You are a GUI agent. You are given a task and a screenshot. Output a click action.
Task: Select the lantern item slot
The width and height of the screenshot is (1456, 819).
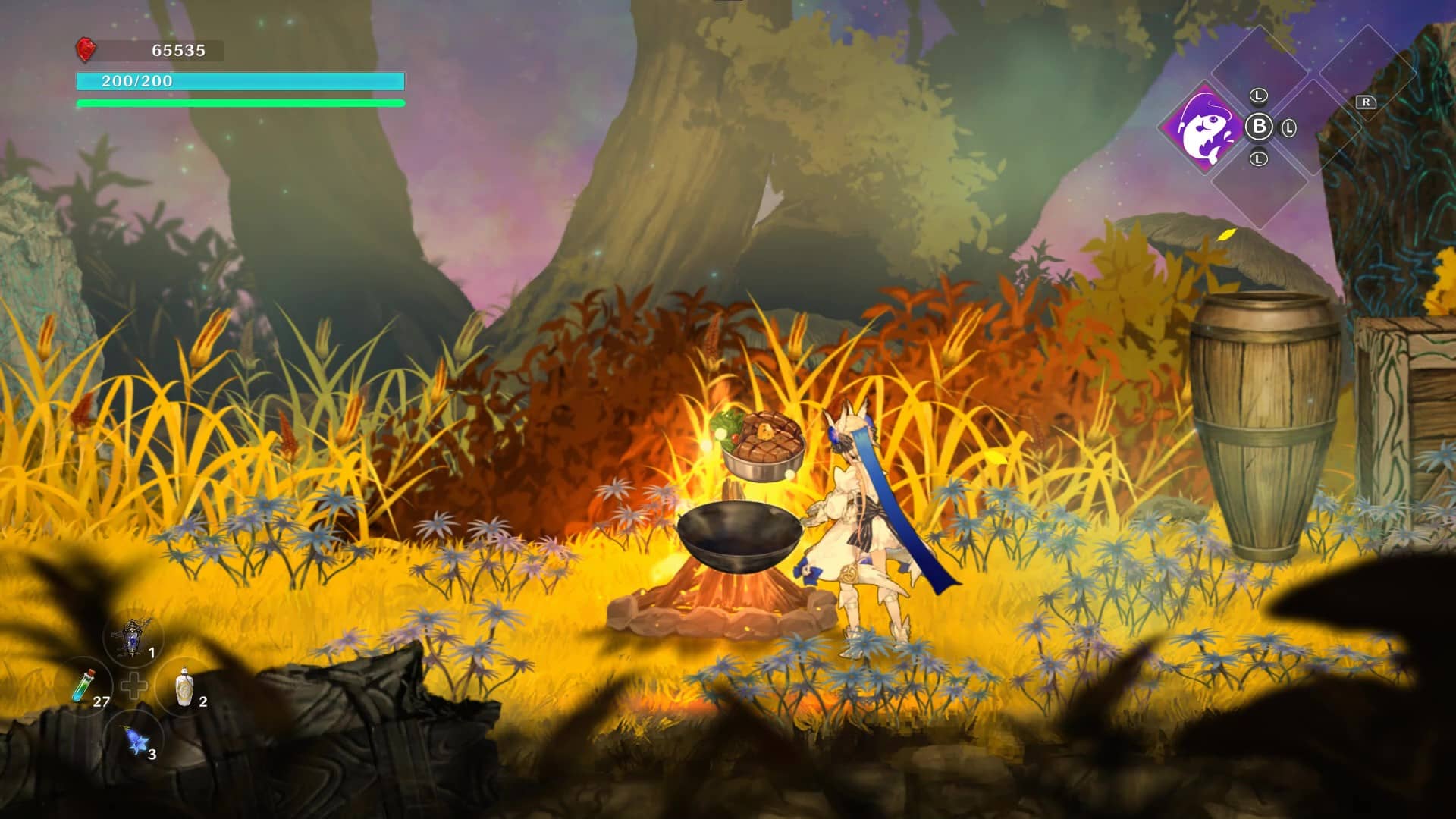pyautogui.click(x=134, y=638)
